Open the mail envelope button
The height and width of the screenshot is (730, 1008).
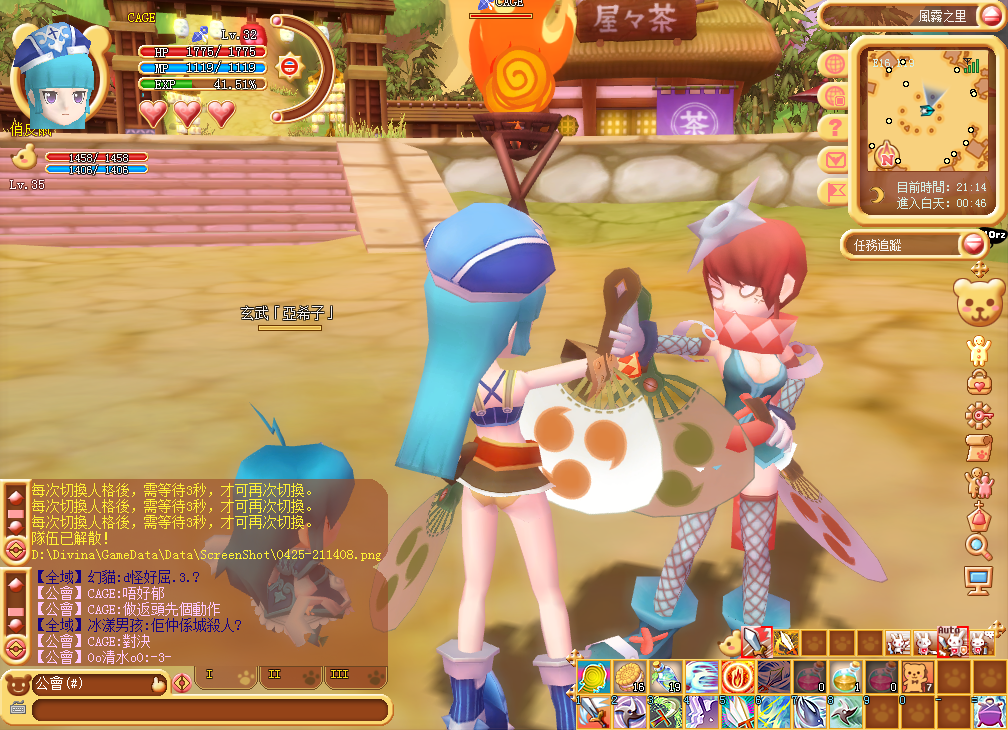tap(833, 159)
